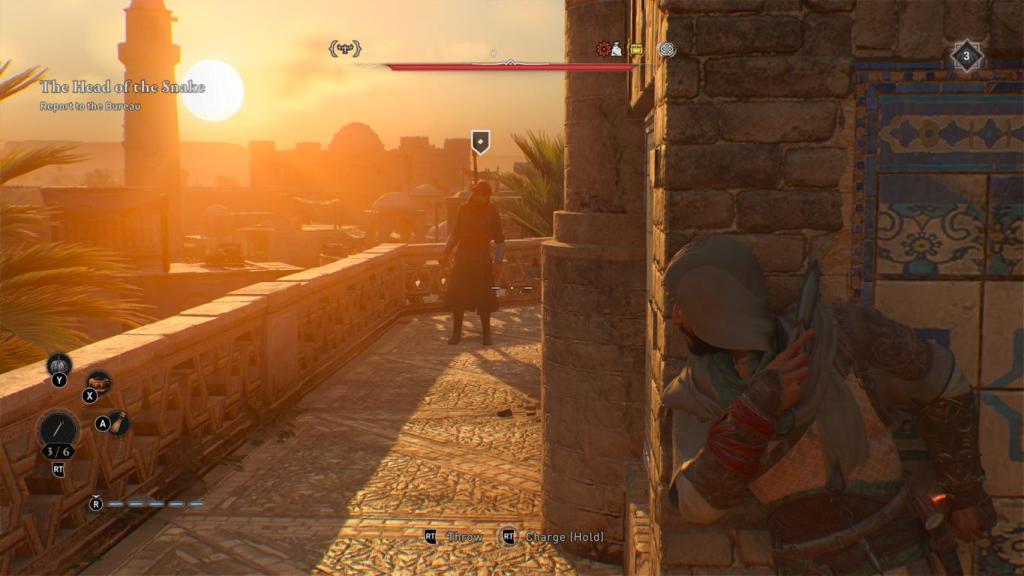This screenshot has height=576, width=1024.
Task: Use the elixir potion icon
Action: (x=118, y=422)
